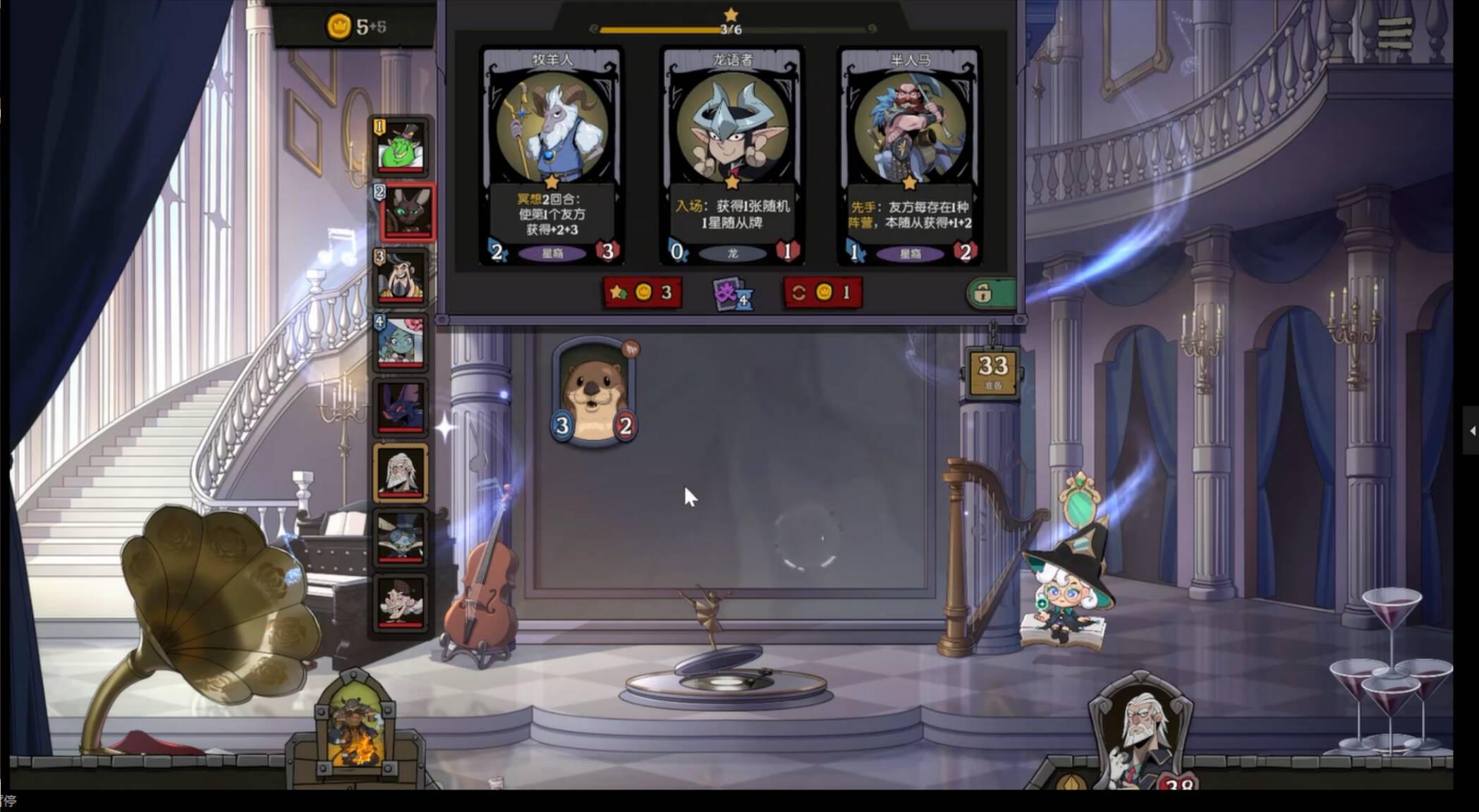View the green goblin player ranked first
The width and height of the screenshot is (1479, 812).
(401, 147)
